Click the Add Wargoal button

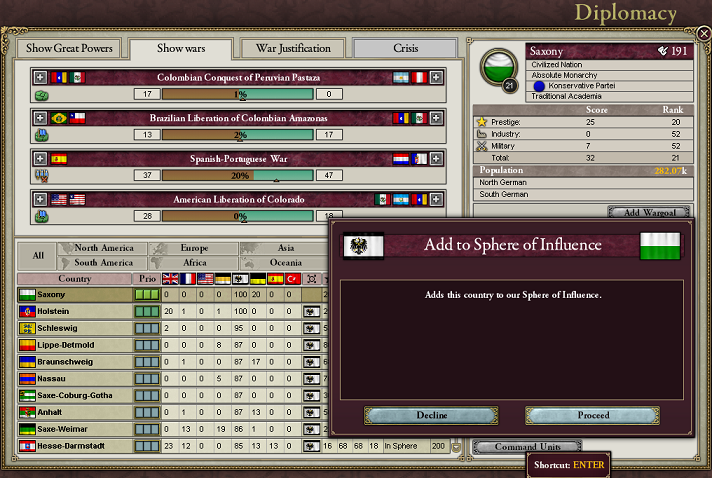649,213
